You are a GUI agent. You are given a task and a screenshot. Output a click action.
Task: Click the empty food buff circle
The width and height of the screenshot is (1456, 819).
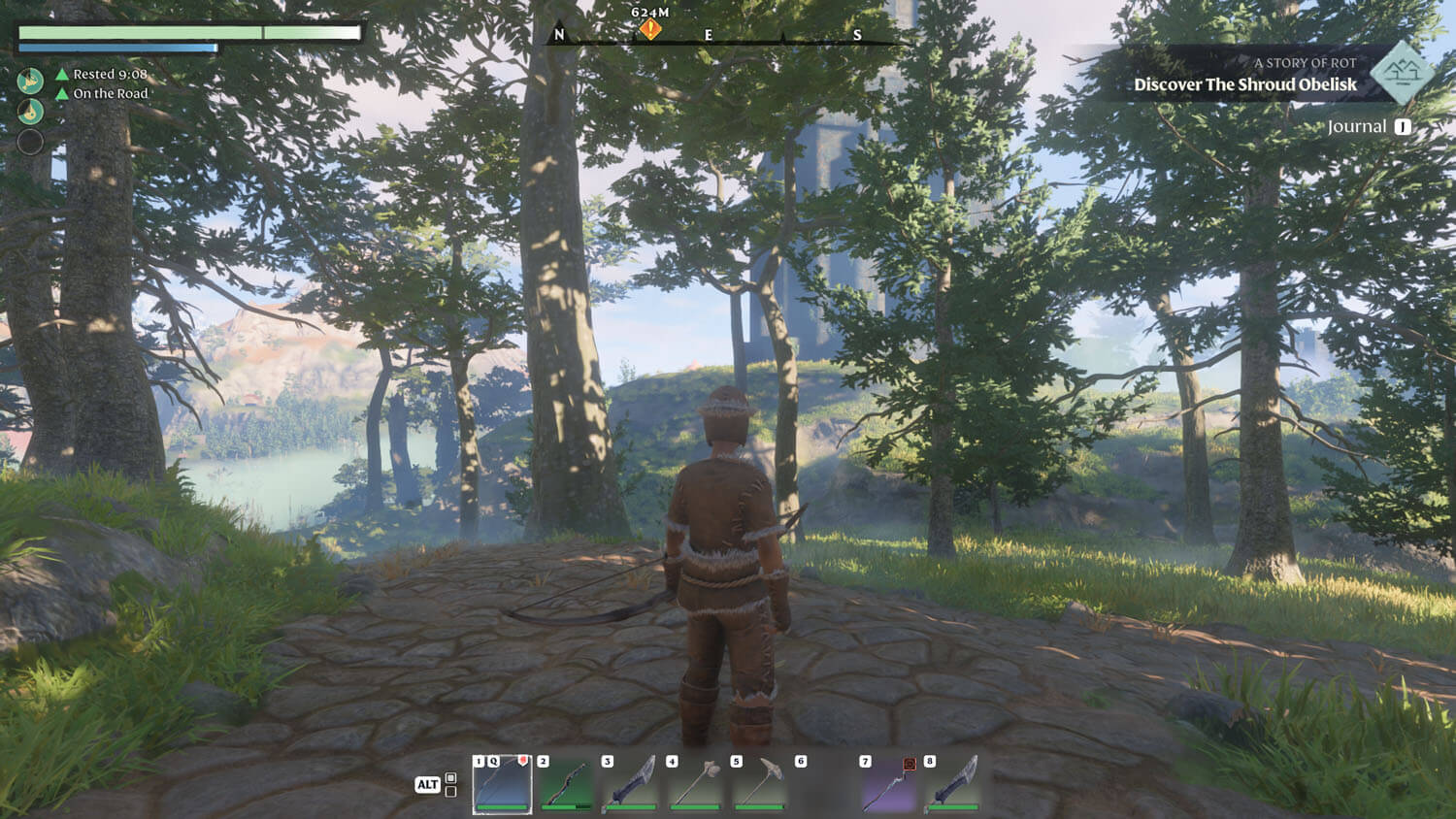click(x=30, y=143)
